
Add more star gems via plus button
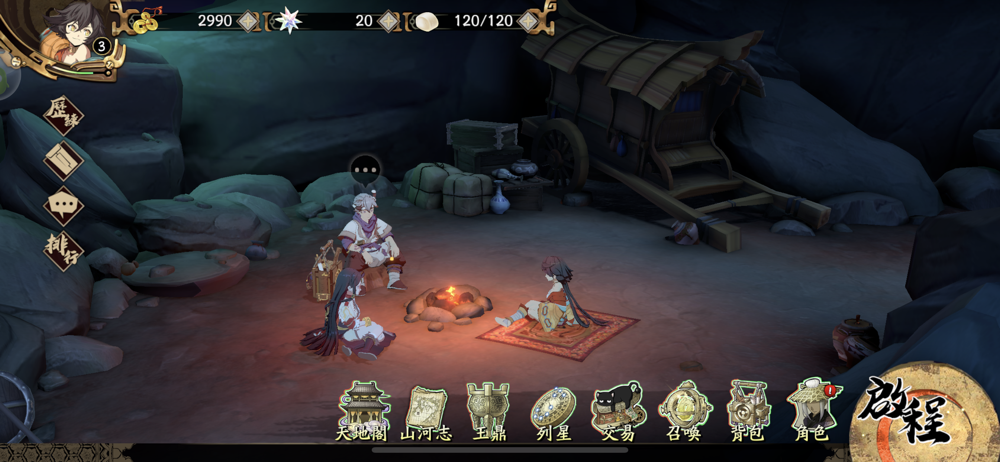click(x=389, y=20)
